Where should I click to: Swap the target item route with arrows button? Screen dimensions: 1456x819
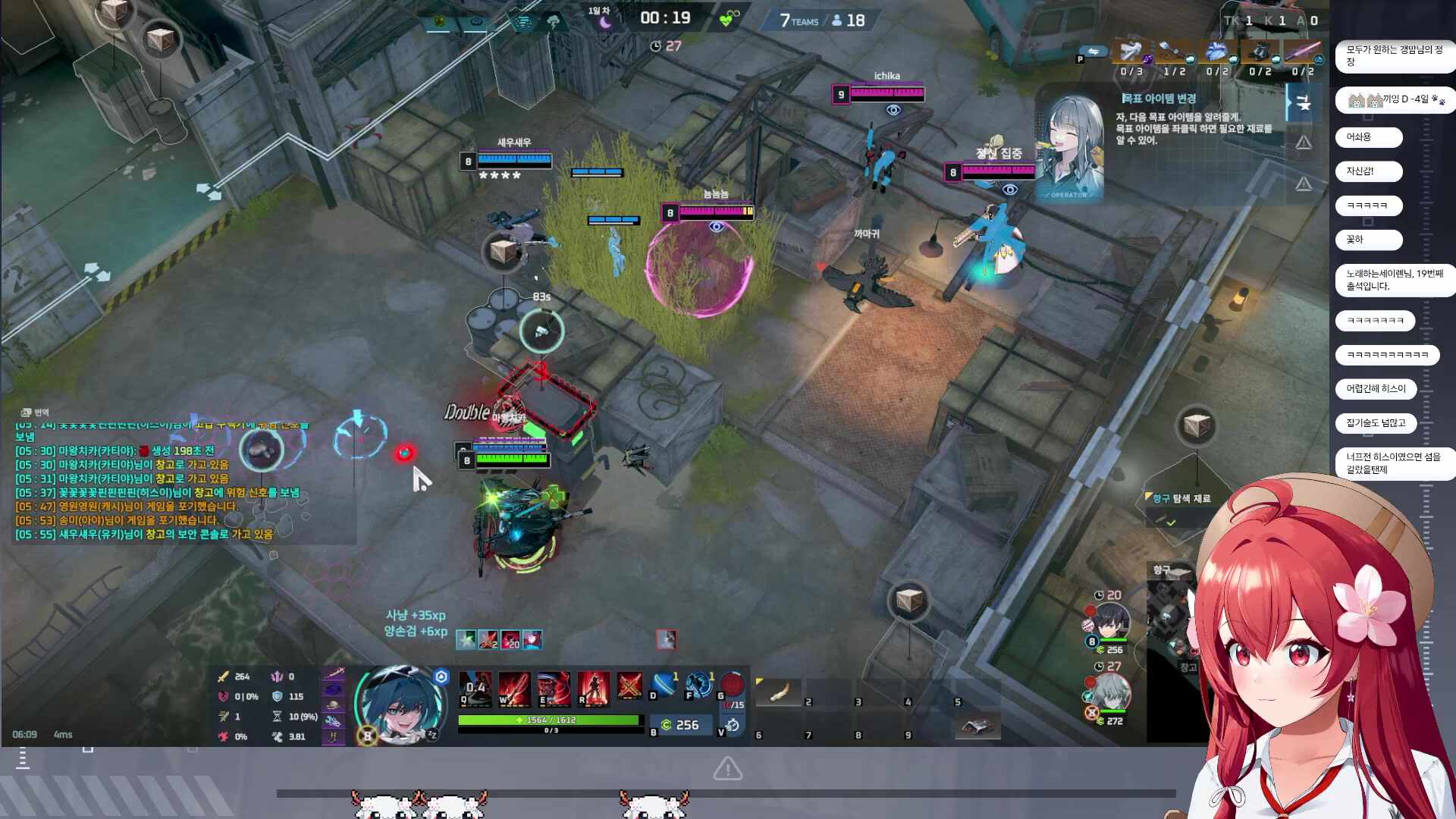(x=1093, y=52)
